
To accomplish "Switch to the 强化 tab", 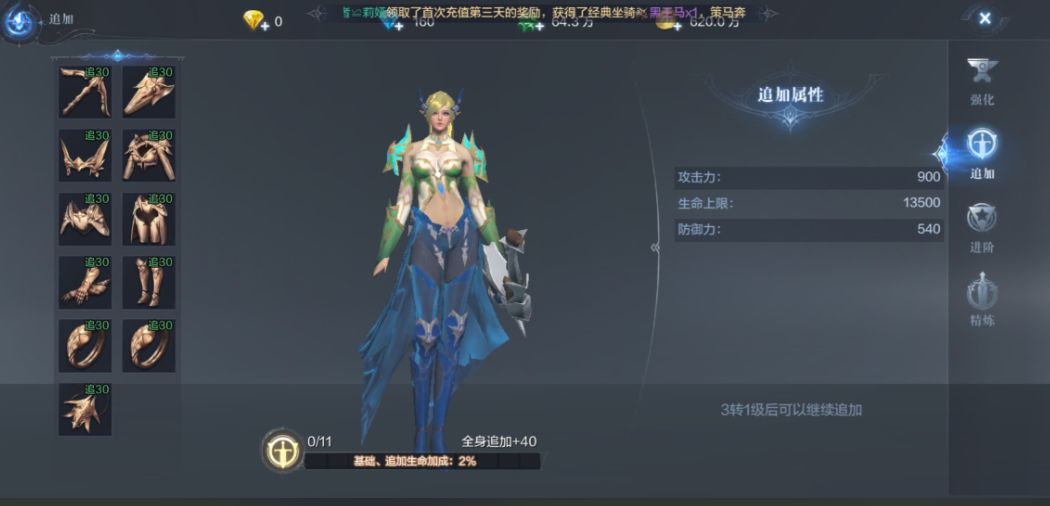I will point(982,81).
